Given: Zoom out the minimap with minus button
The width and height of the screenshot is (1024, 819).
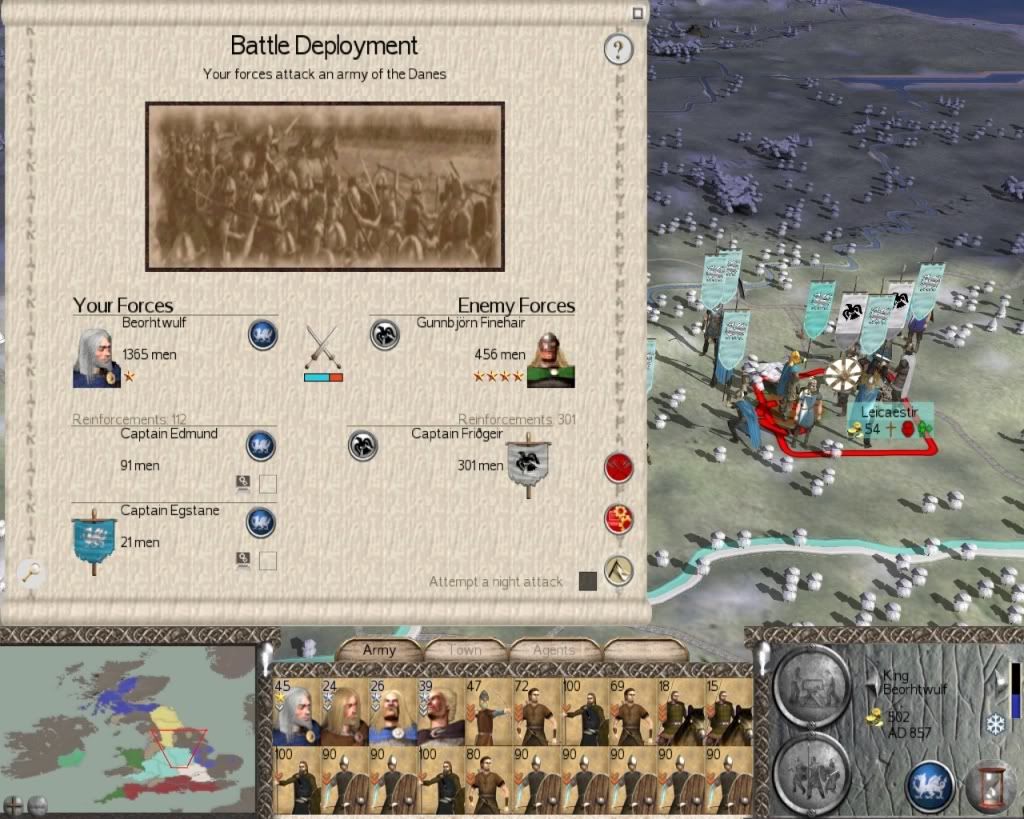Looking at the screenshot, I should pos(37,804).
